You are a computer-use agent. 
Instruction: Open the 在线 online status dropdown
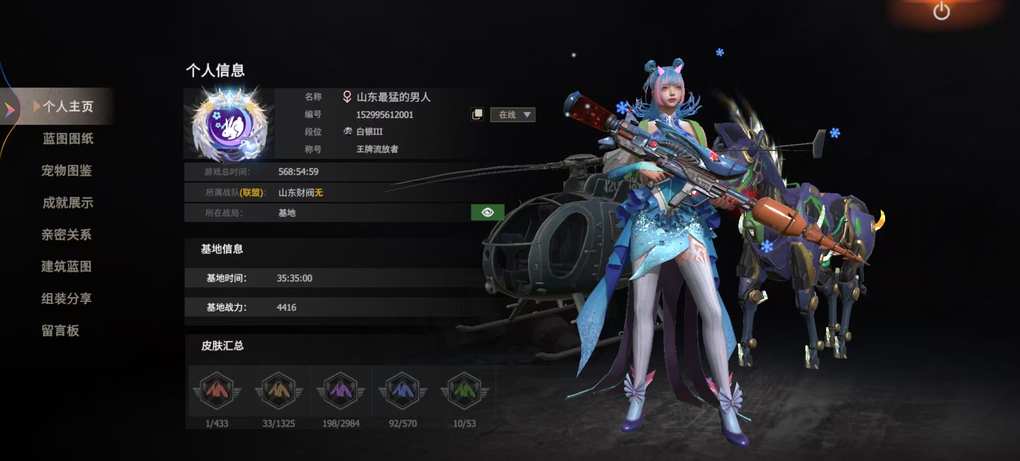(x=513, y=114)
